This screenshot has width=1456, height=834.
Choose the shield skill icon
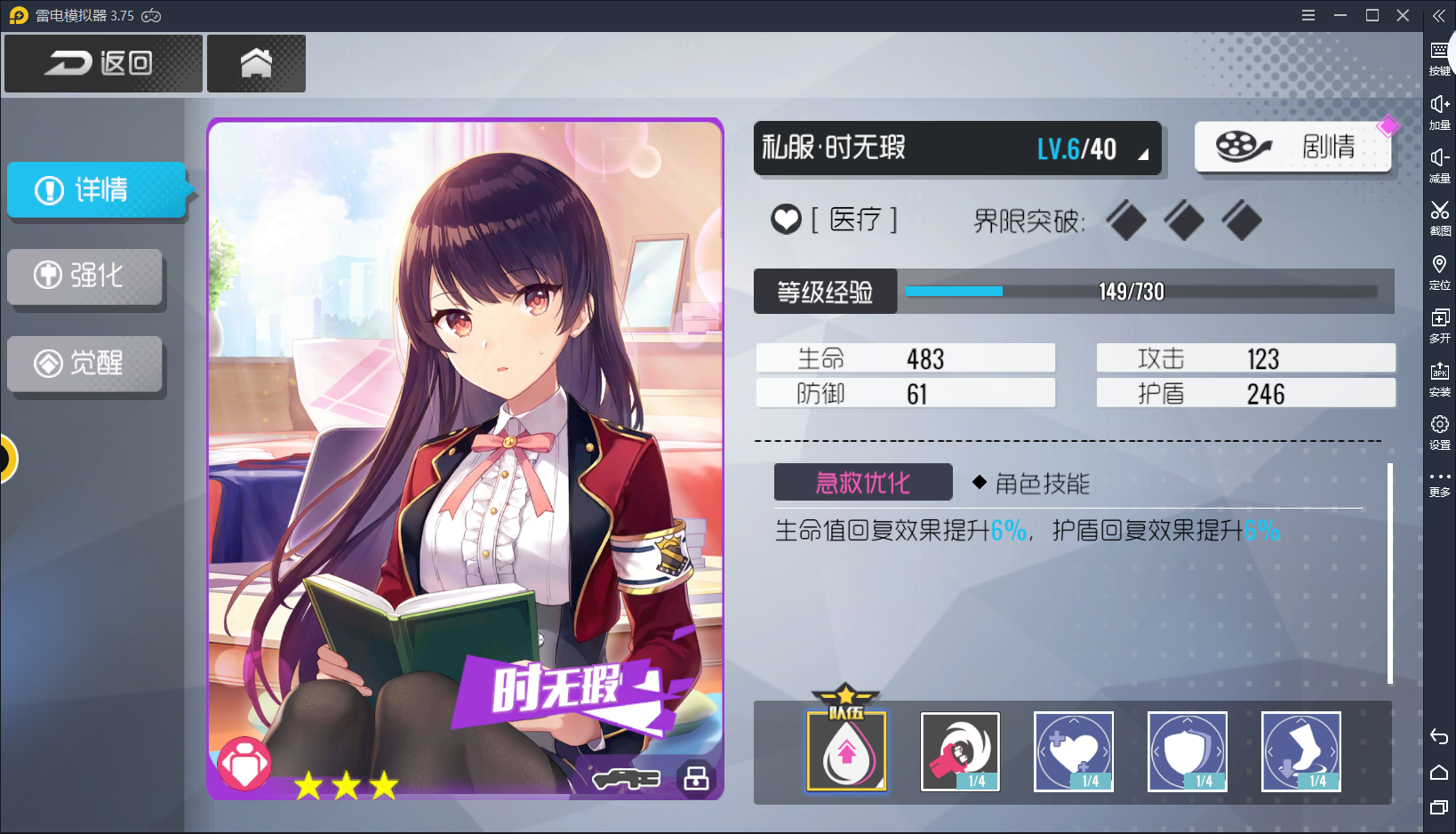pyautogui.click(x=1188, y=751)
